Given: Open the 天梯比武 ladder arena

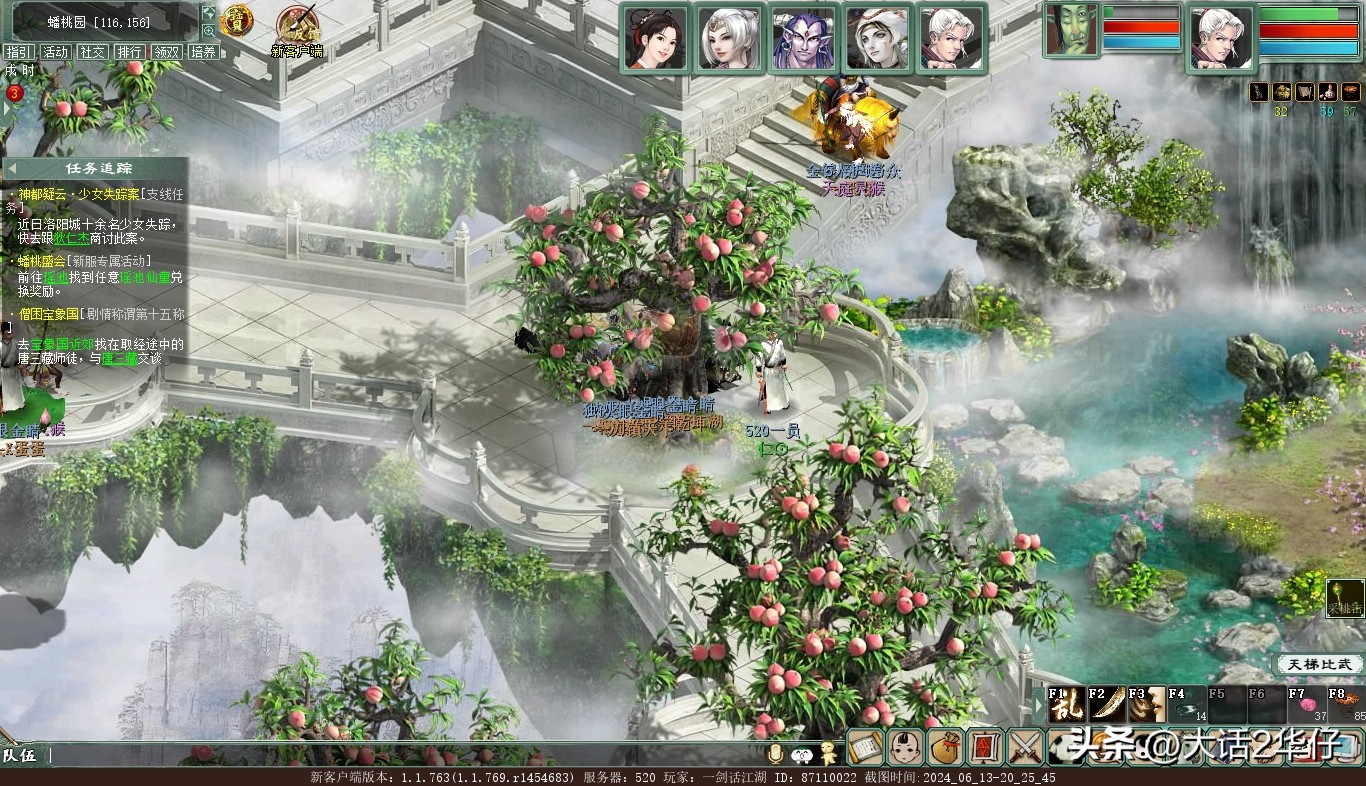Looking at the screenshot, I should pyautogui.click(x=1320, y=664).
